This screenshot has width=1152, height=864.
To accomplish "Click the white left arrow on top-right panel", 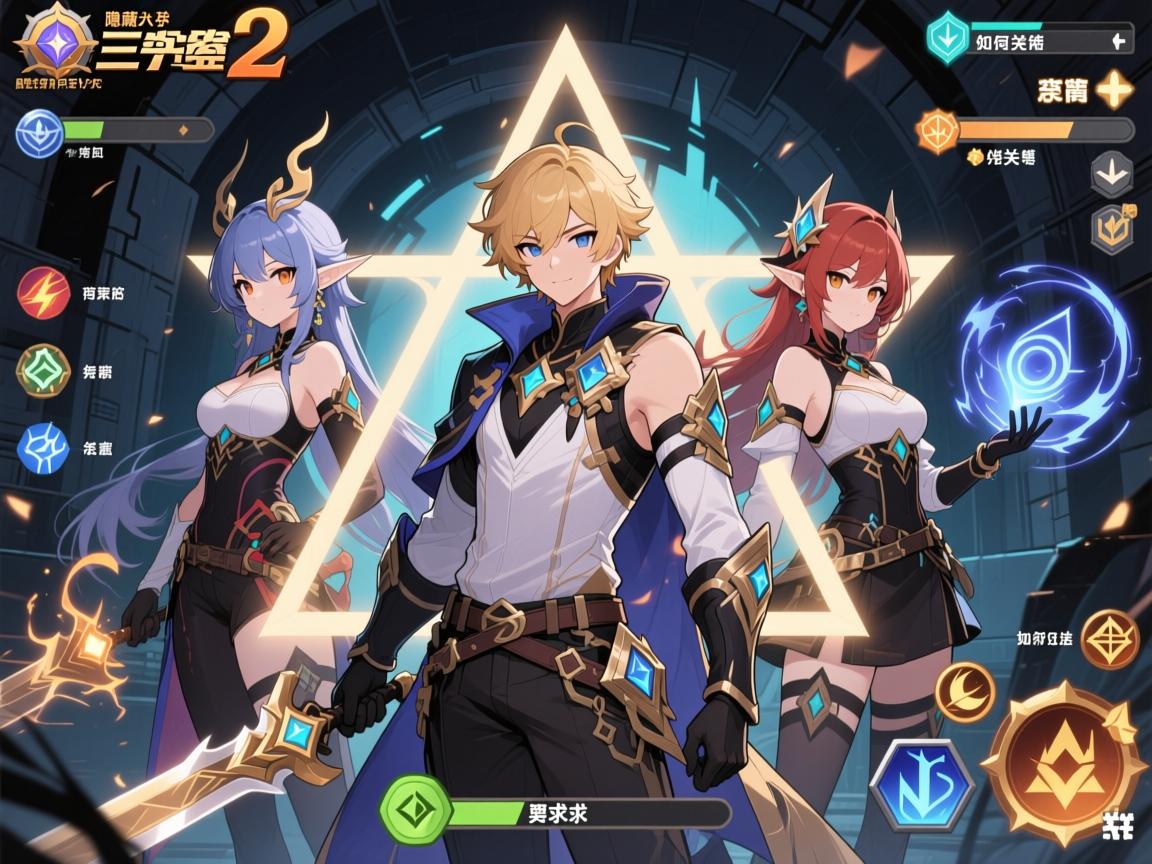I will click(x=1119, y=42).
